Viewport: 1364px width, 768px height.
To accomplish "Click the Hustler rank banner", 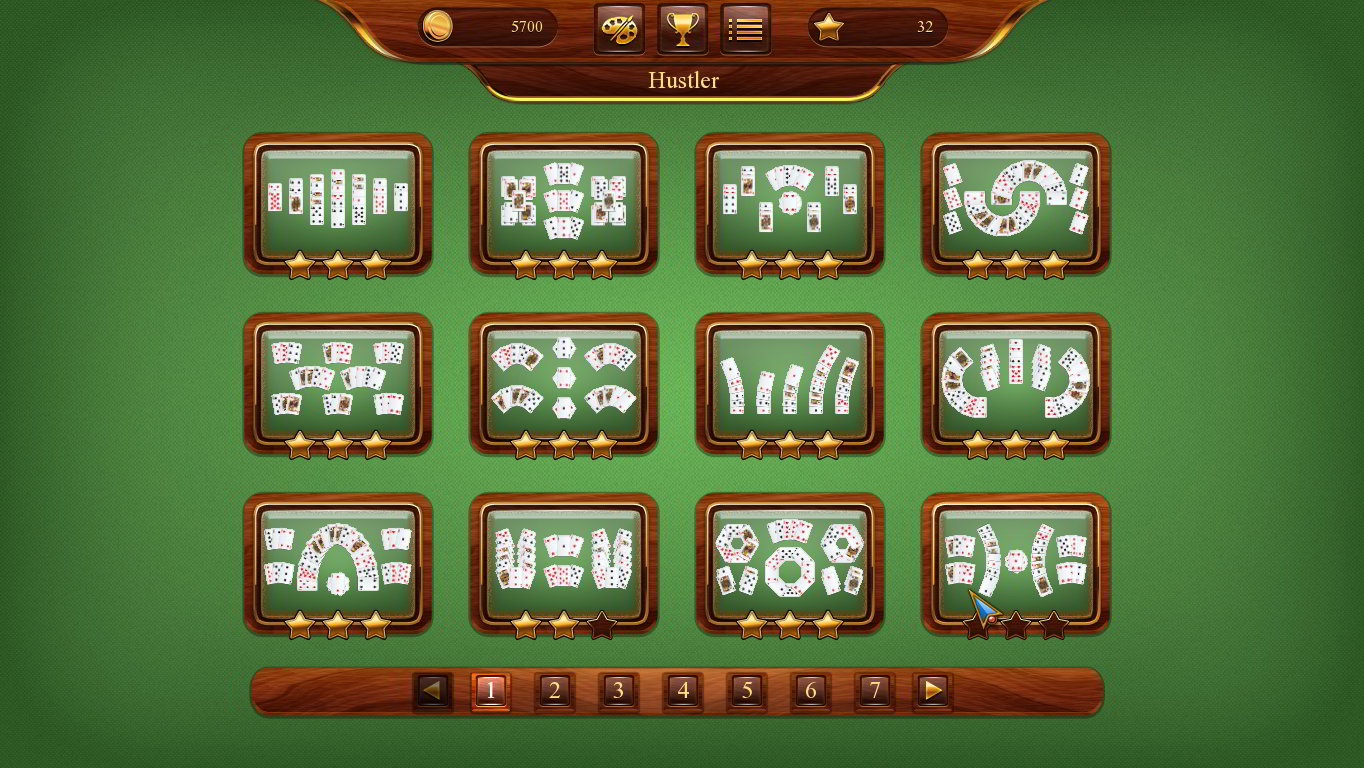I will [683, 81].
